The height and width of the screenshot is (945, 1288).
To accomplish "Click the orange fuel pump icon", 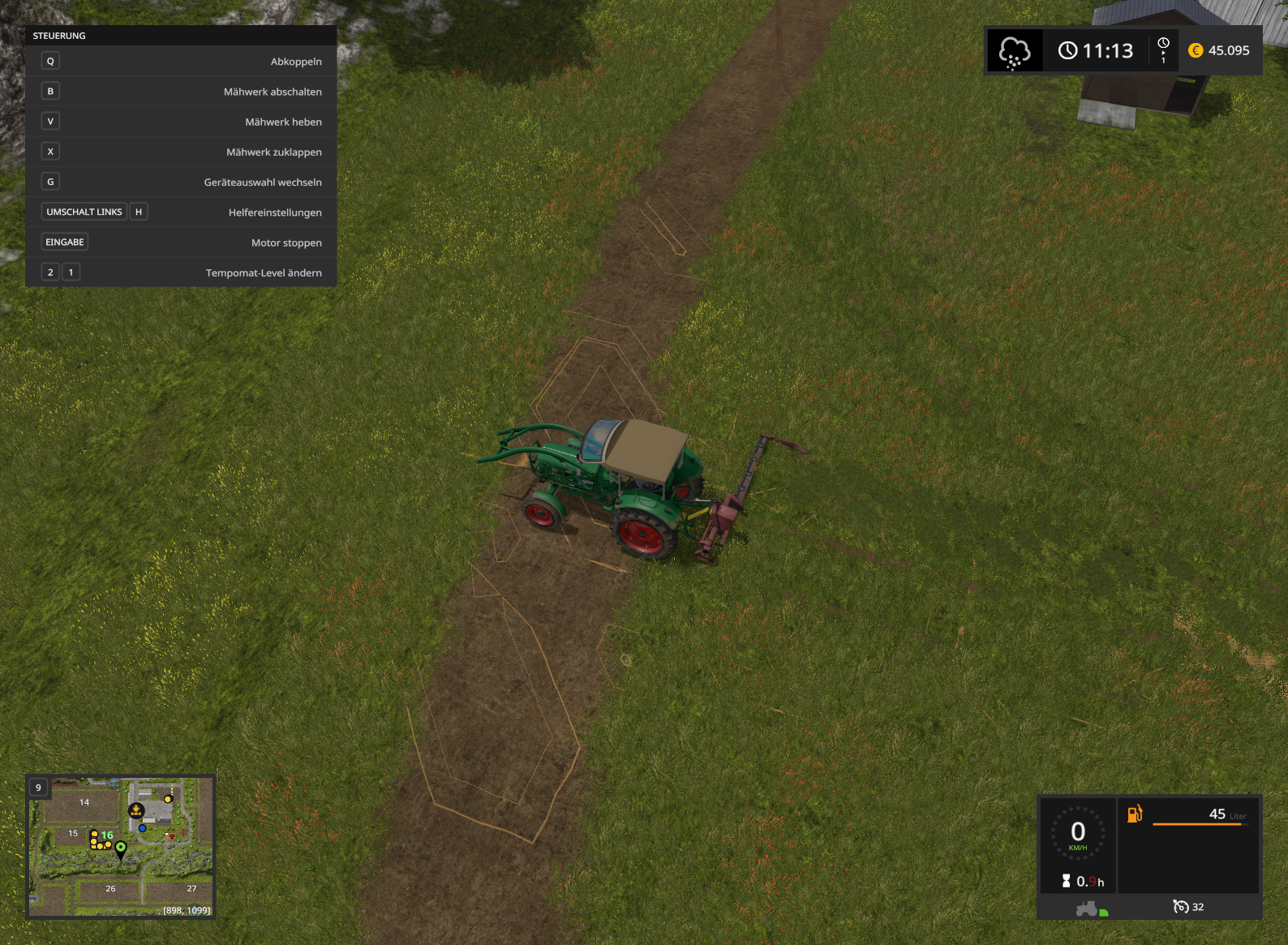I will coord(1135,813).
